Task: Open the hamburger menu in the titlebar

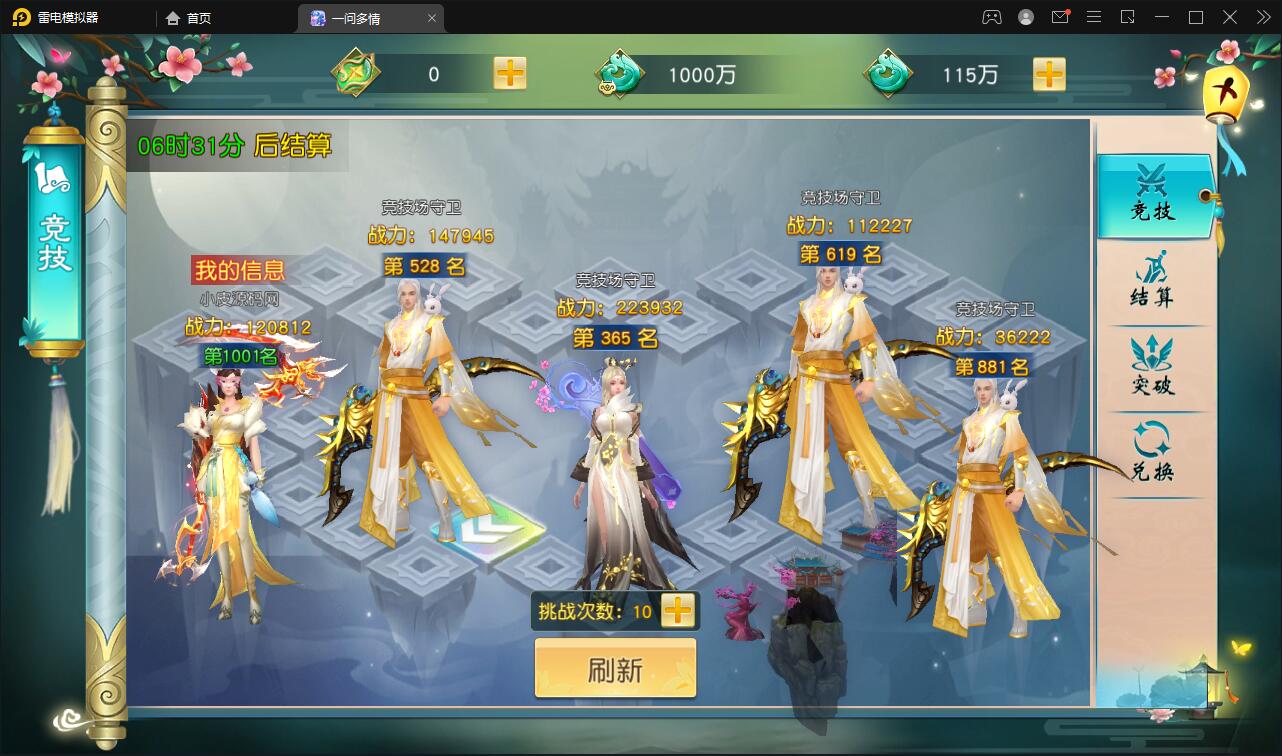Action: coord(1094,17)
